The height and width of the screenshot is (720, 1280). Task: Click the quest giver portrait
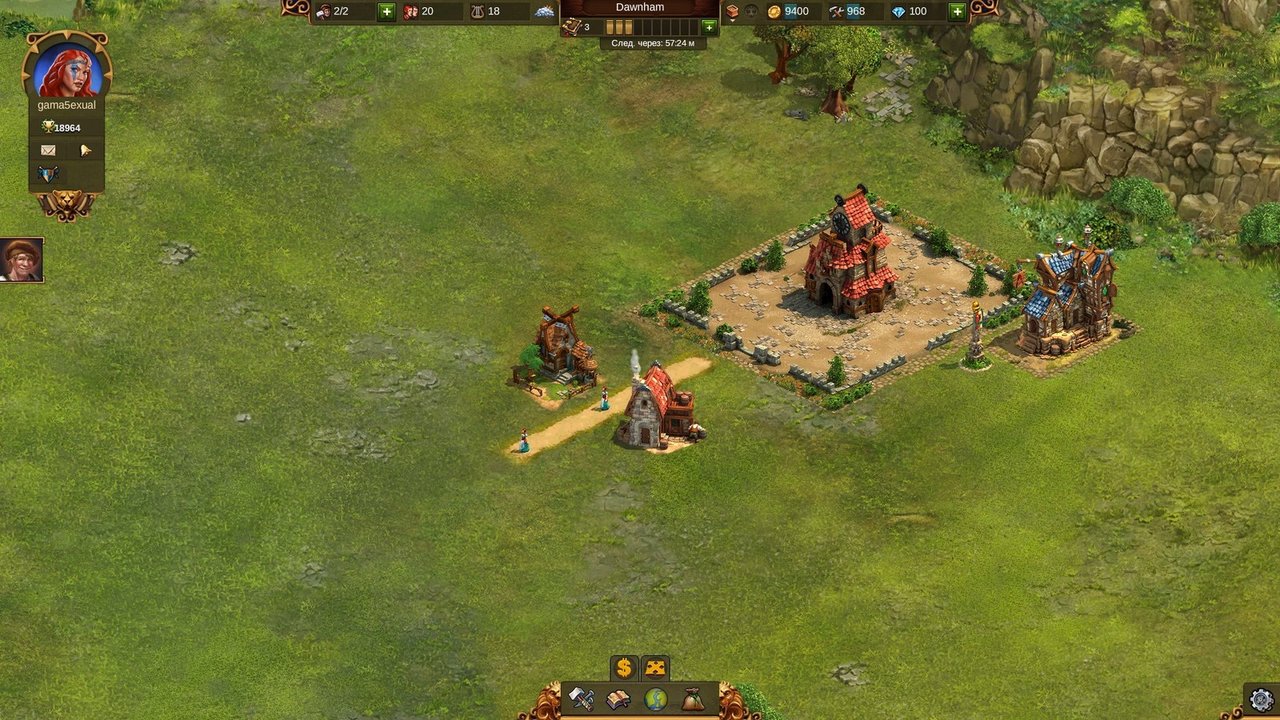(21, 260)
